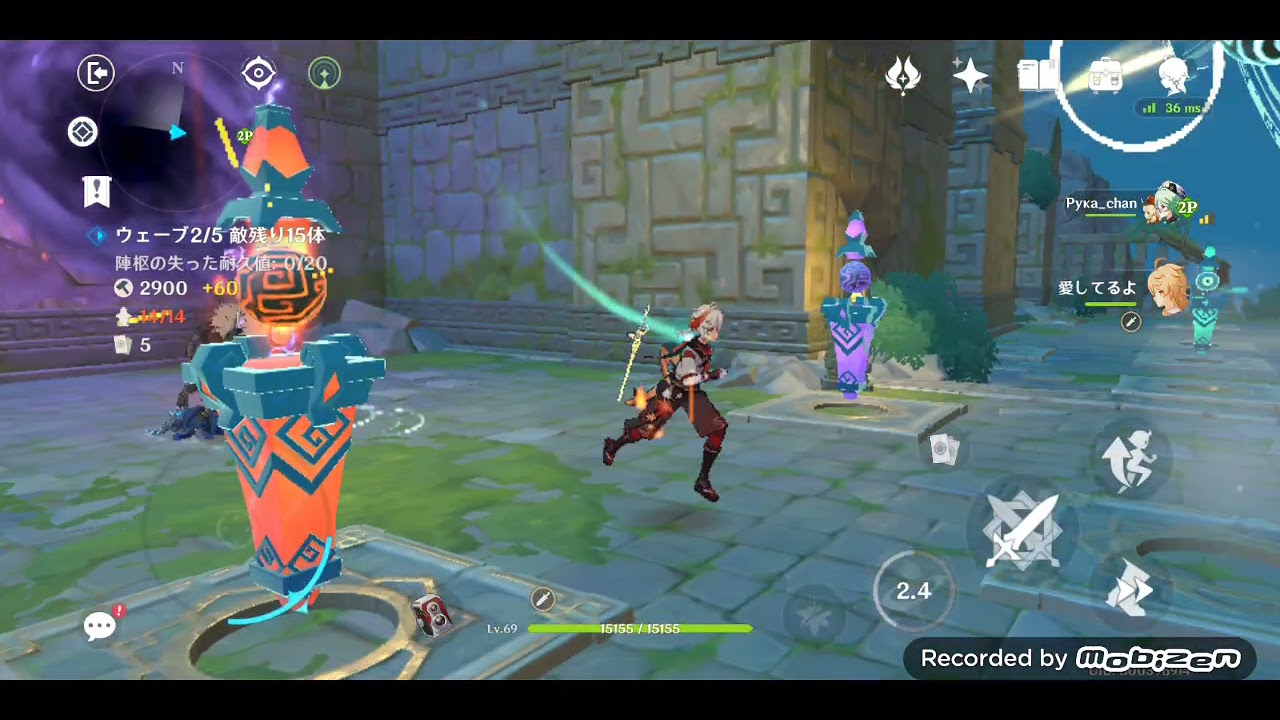Open the bookmark alert icon
This screenshot has height=720, width=1280.
coord(97,191)
